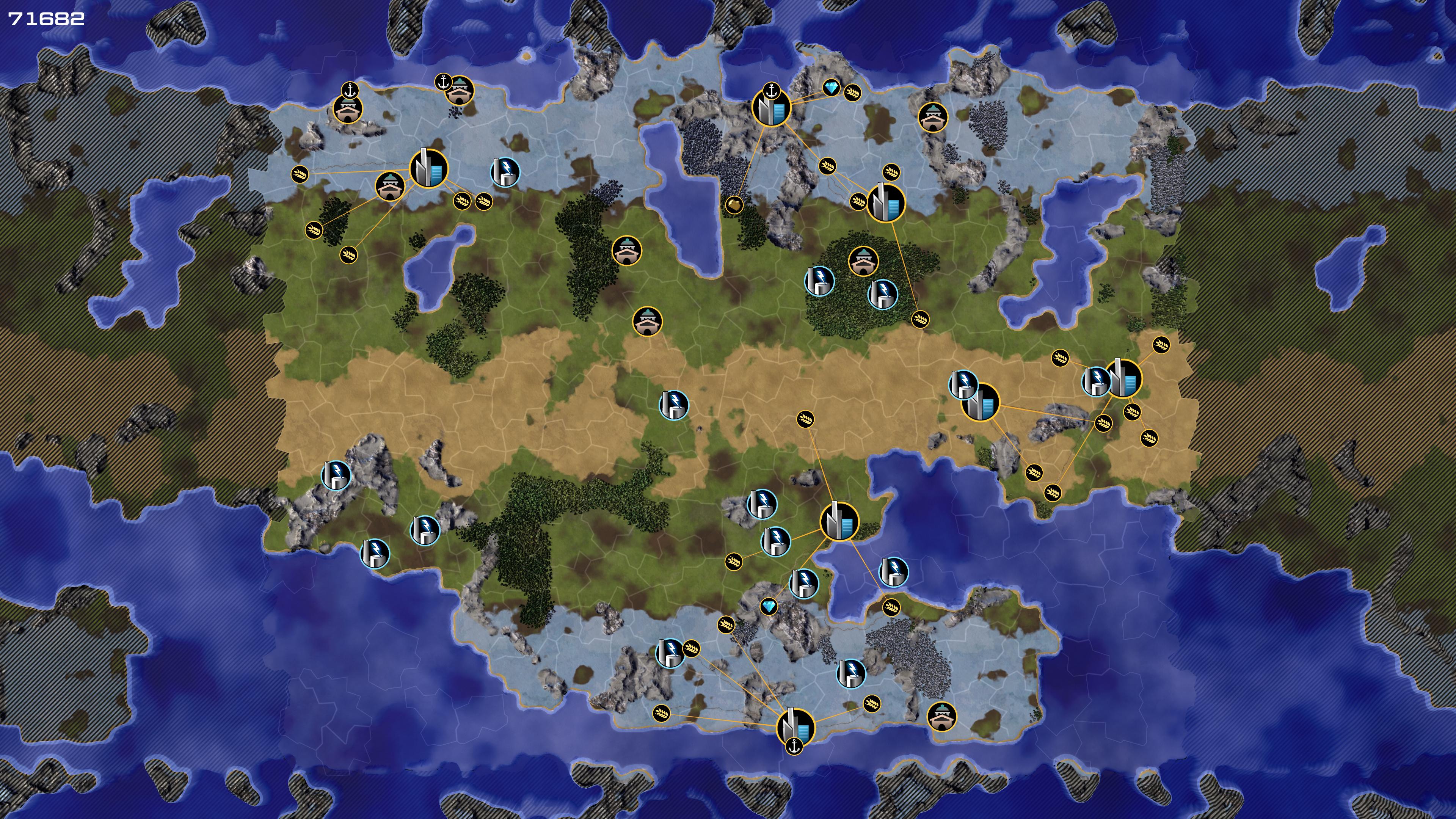Select the gold nugget resource marker

734,204
